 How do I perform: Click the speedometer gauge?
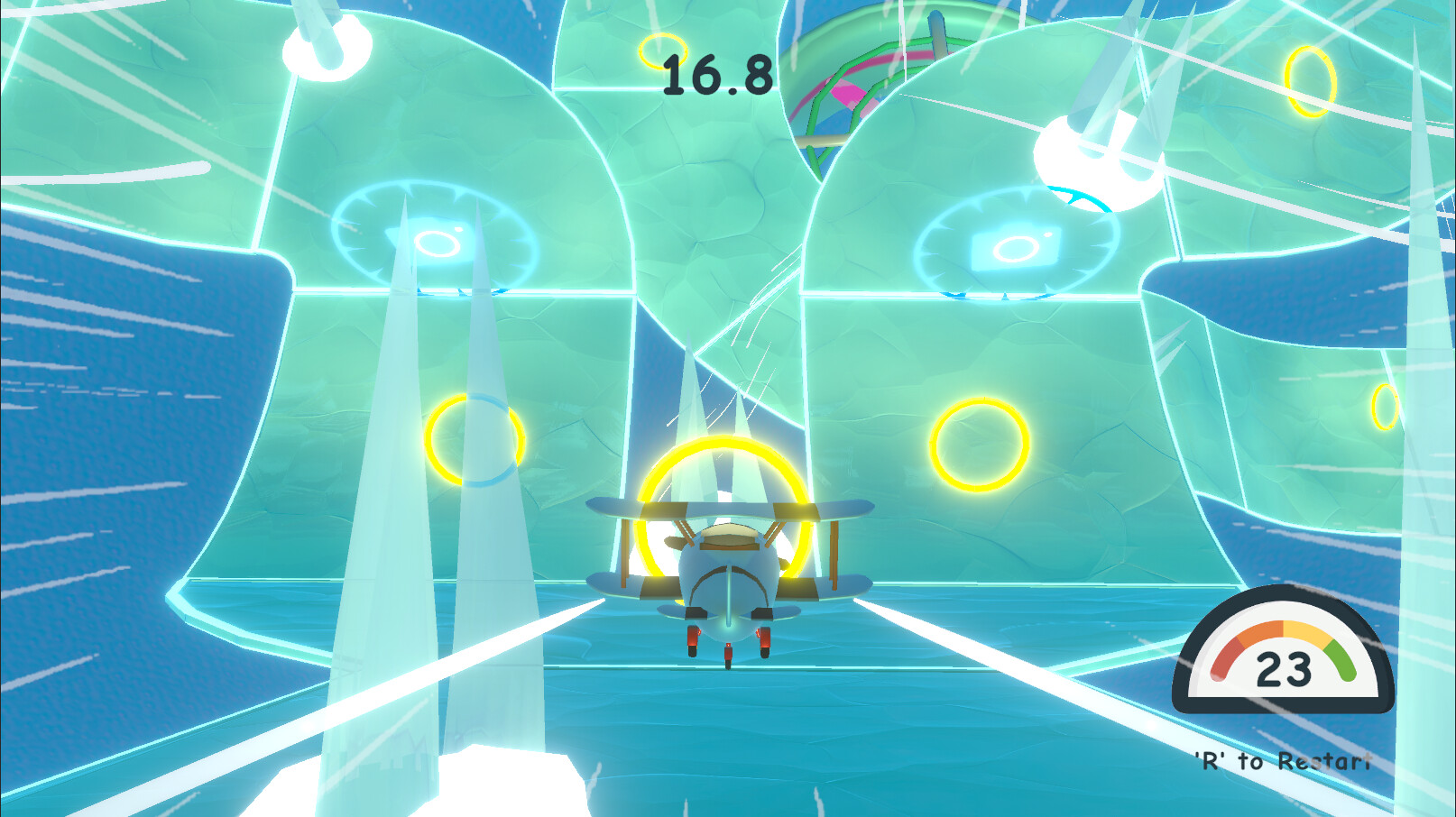coord(1283,658)
